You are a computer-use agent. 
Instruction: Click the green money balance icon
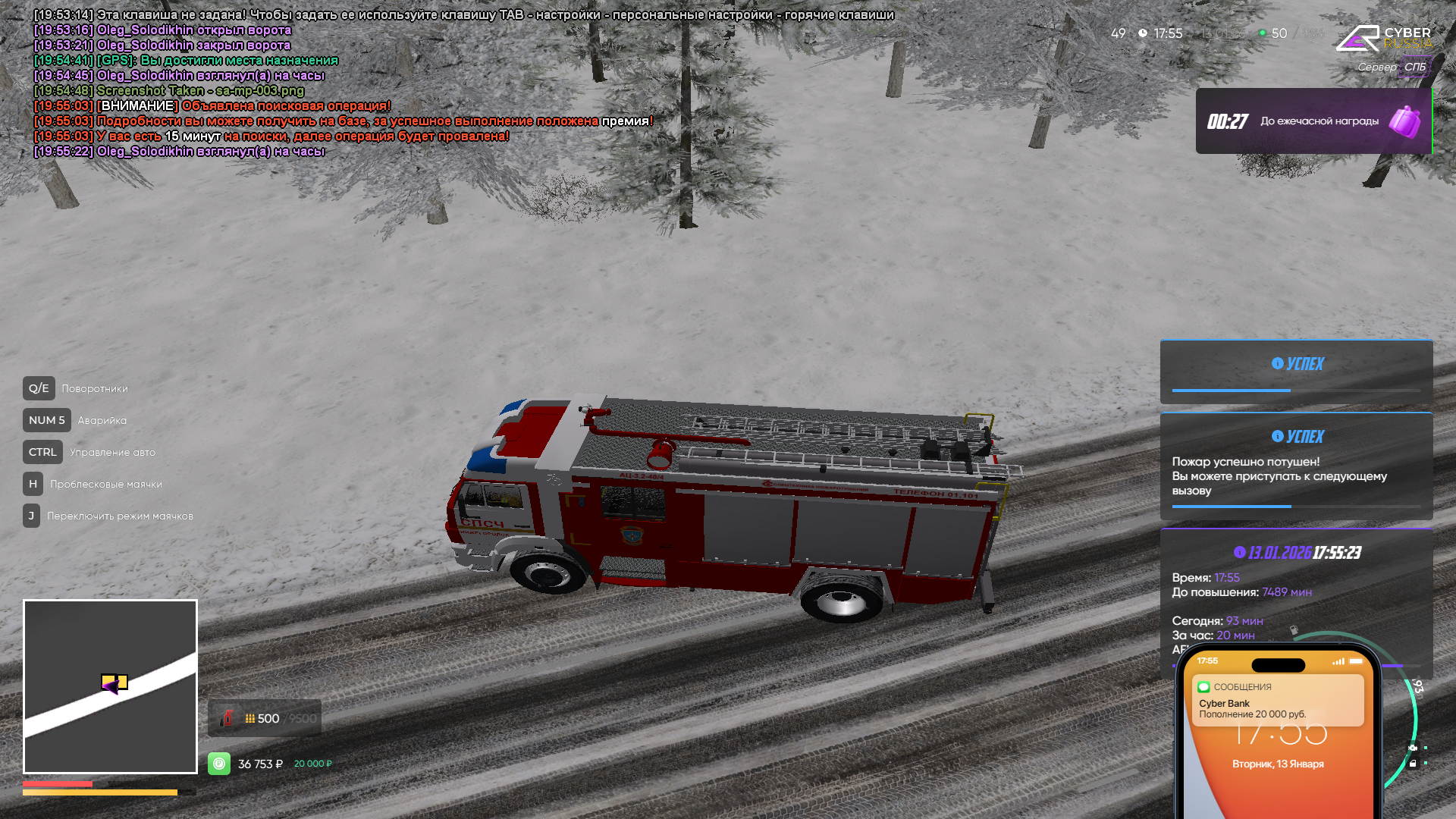219,764
